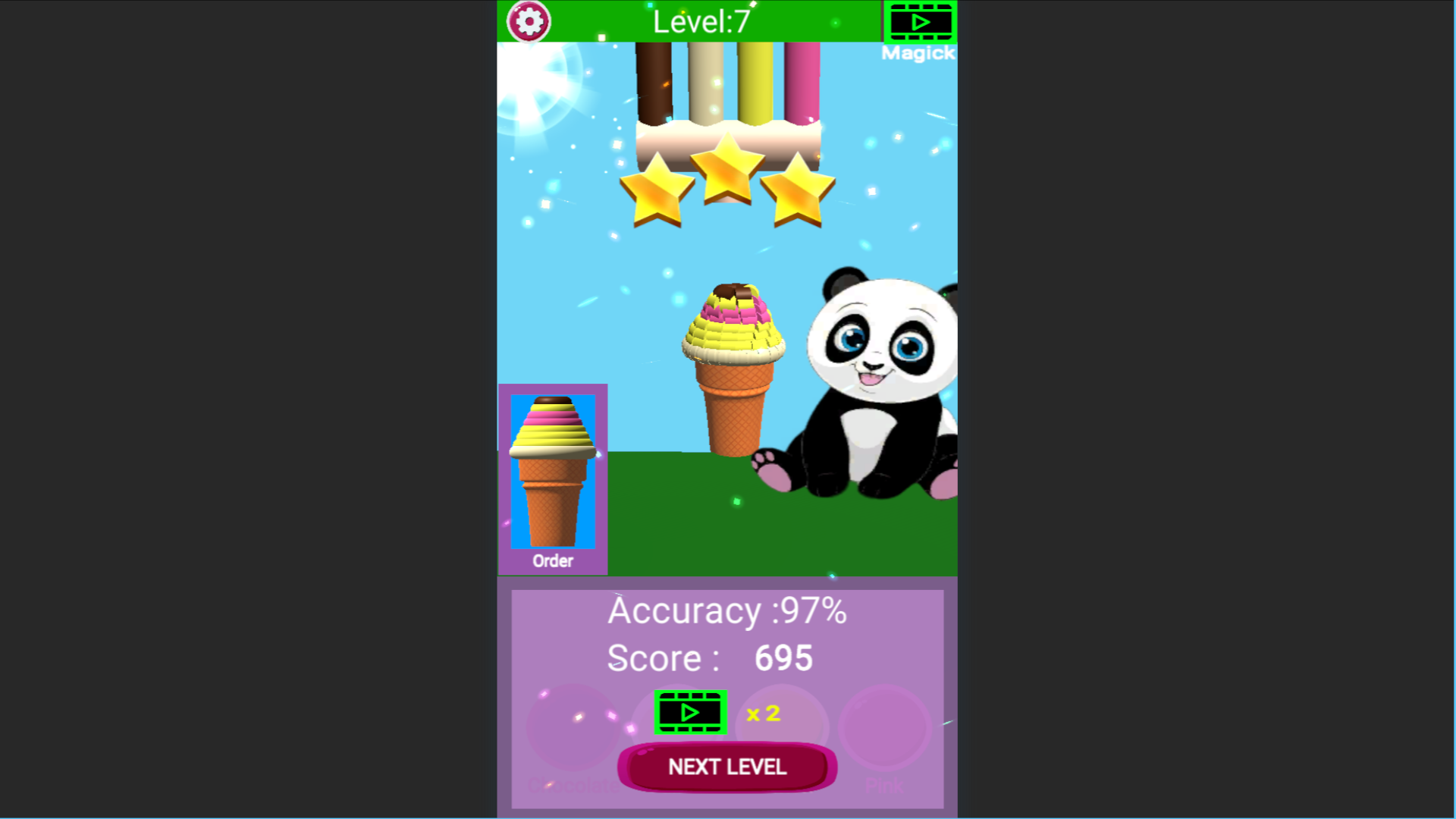Toggle the Pink flavor bubble

pos(885,728)
